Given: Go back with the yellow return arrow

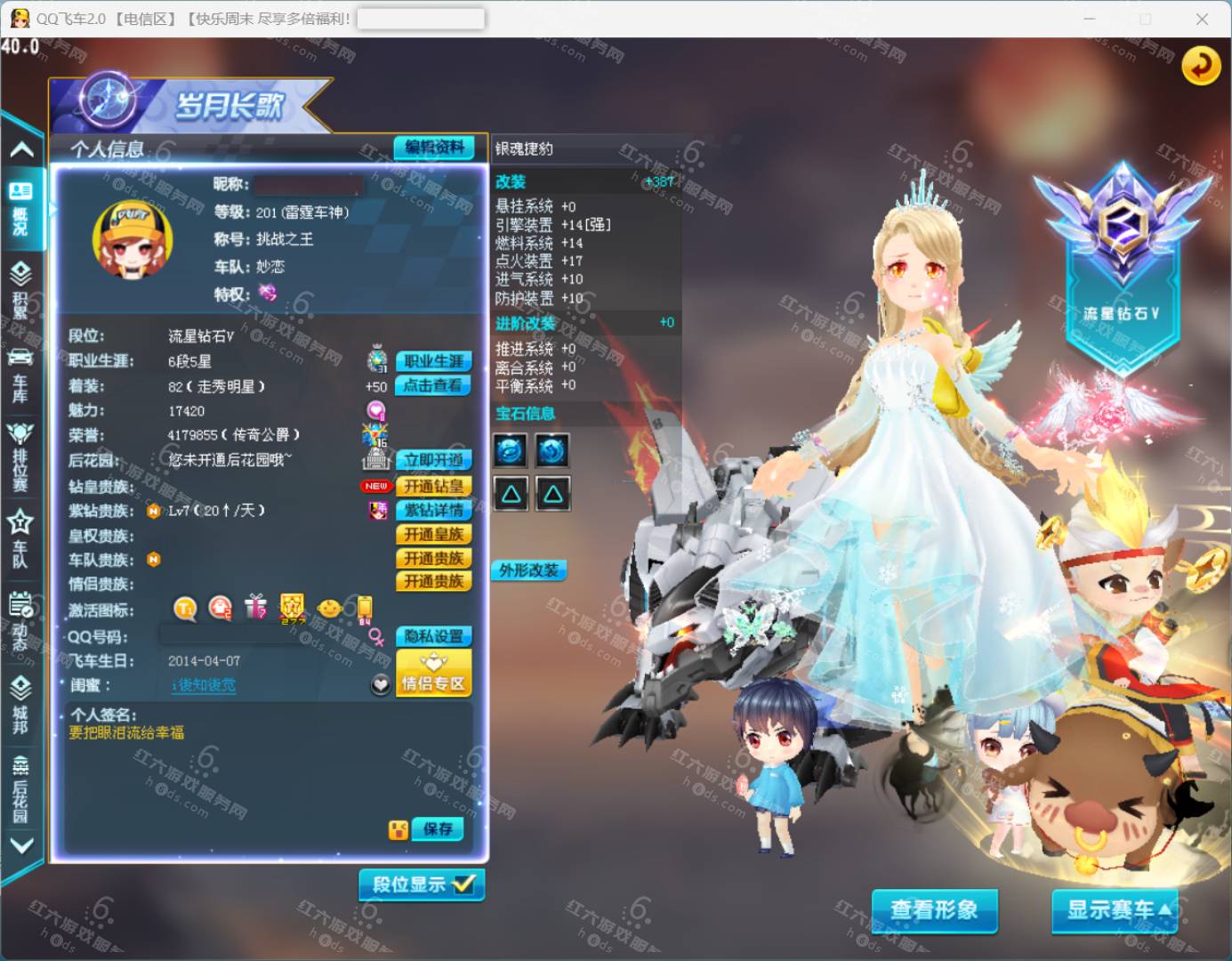Looking at the screenshot, I should click(x=1201, y=66).
